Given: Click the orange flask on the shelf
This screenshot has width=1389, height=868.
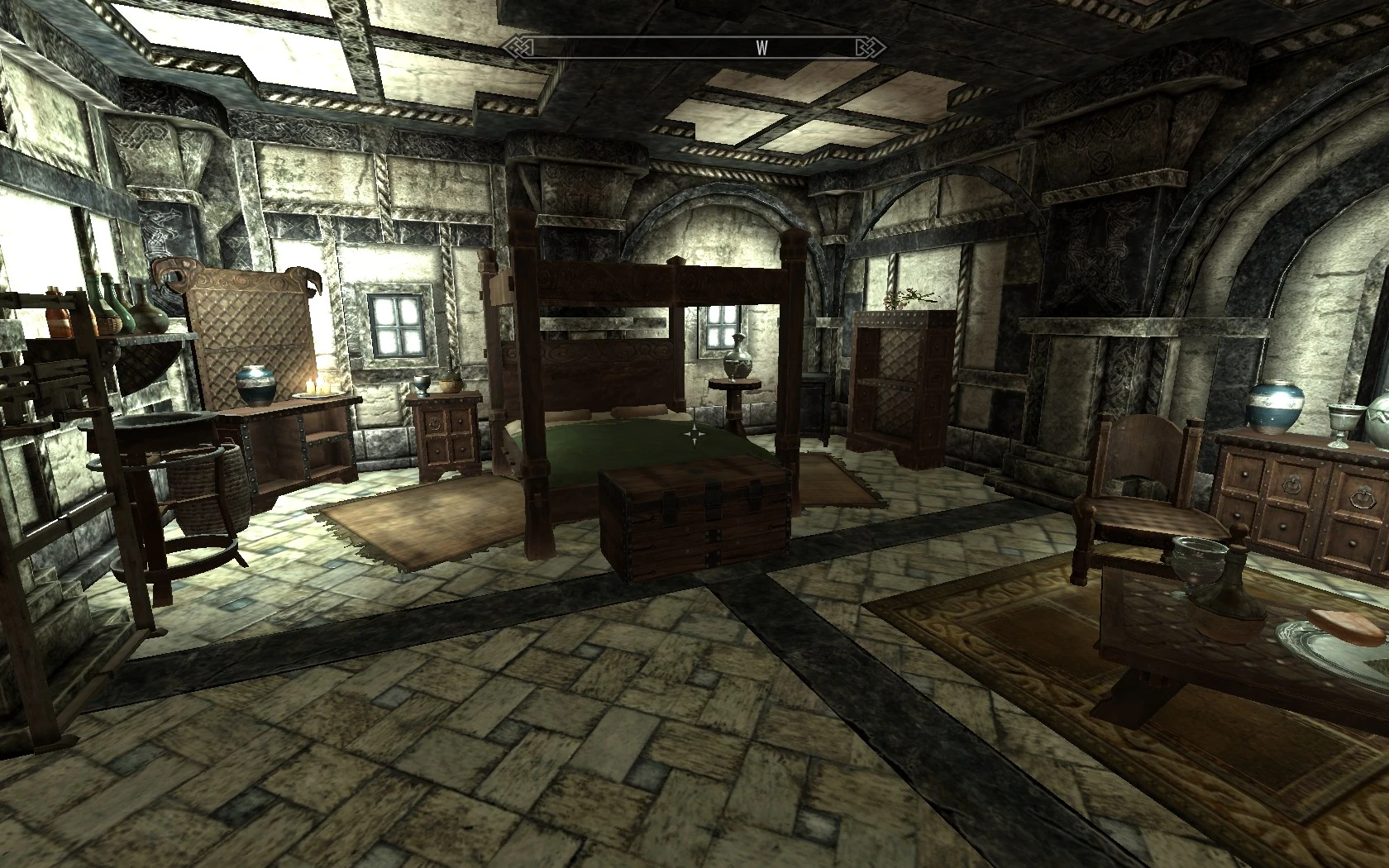Looking at the screenshot, I should 58,322.
